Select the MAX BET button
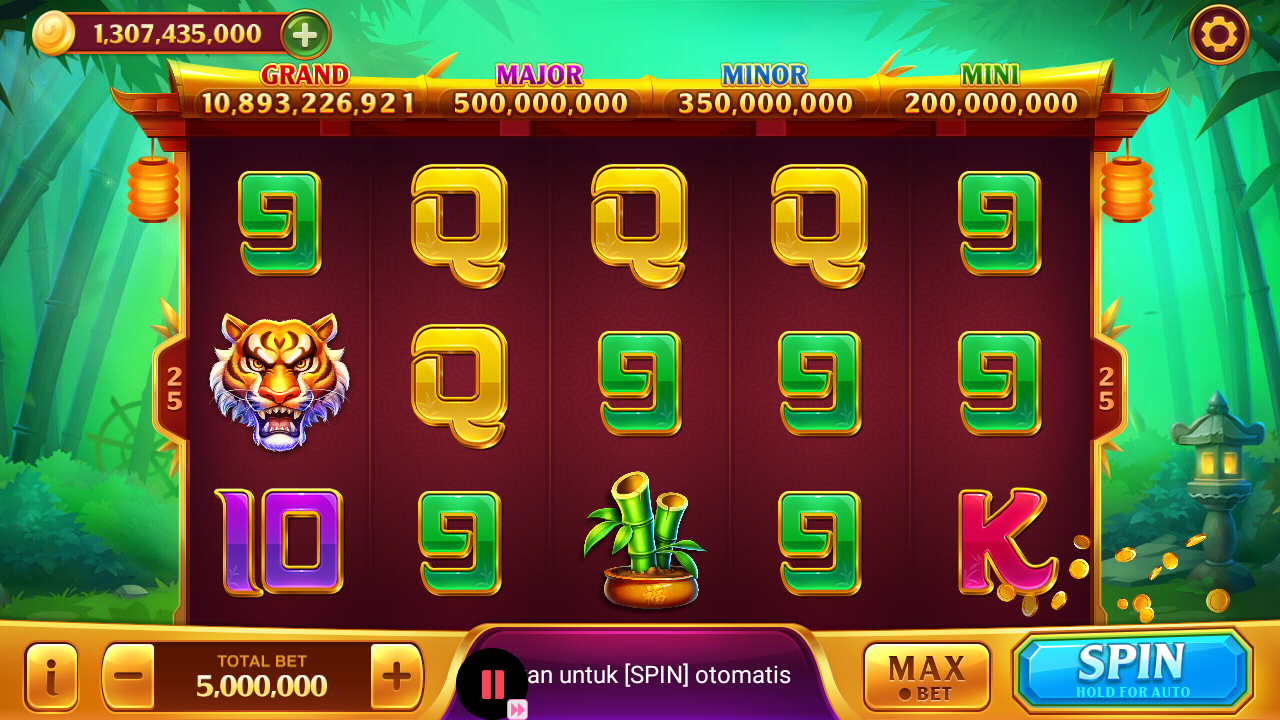Image resolution: width=1280 pixels, height=720 pixels. tap(926, 675)
